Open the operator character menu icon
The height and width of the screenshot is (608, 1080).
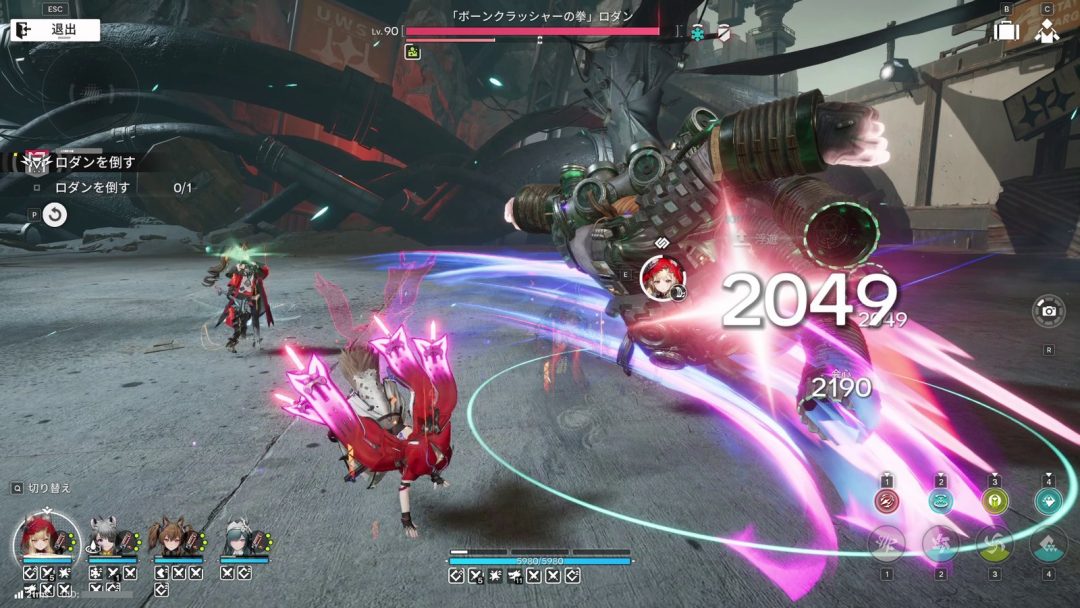click(1047, 30)
